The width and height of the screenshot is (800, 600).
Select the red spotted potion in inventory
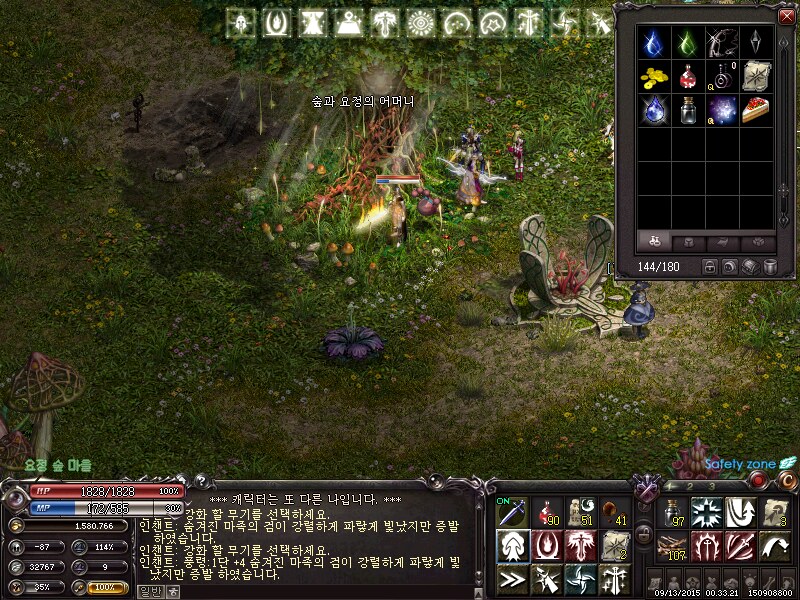click(687, 75)
